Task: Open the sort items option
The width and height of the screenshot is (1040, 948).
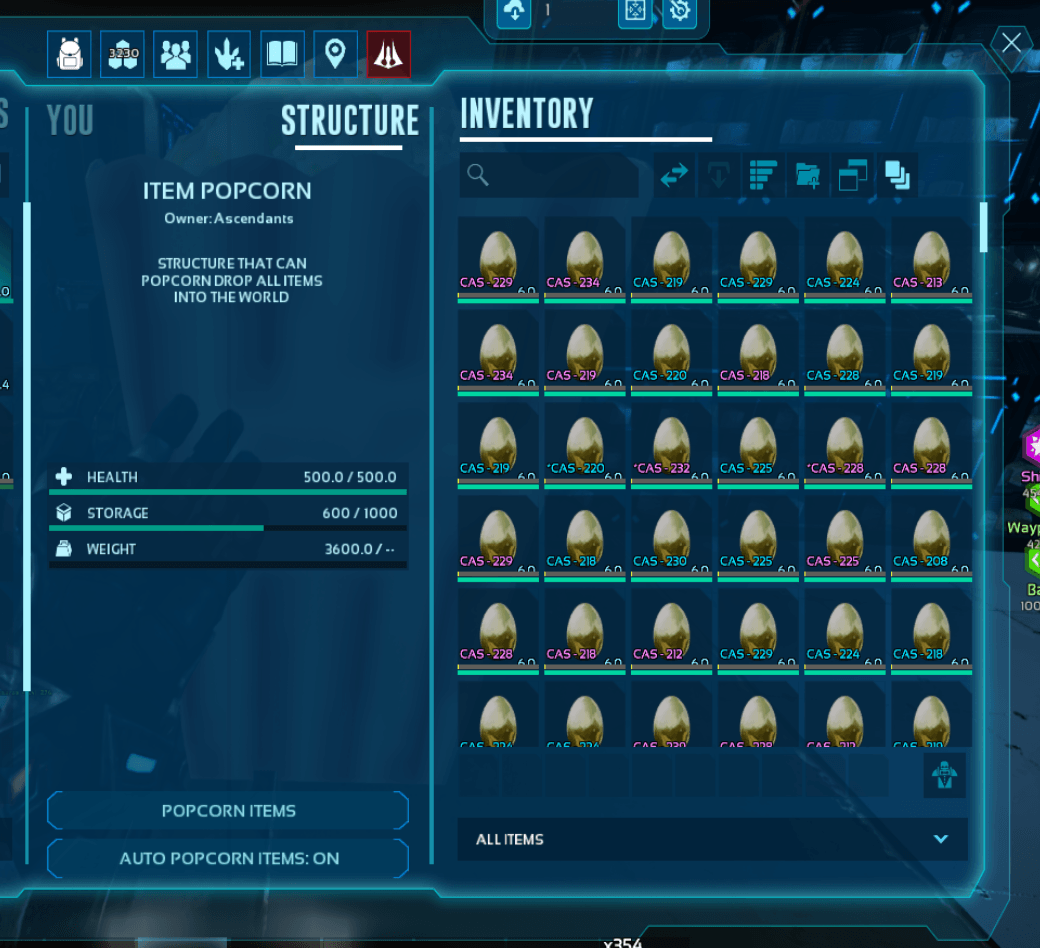Action: [763, 176]
